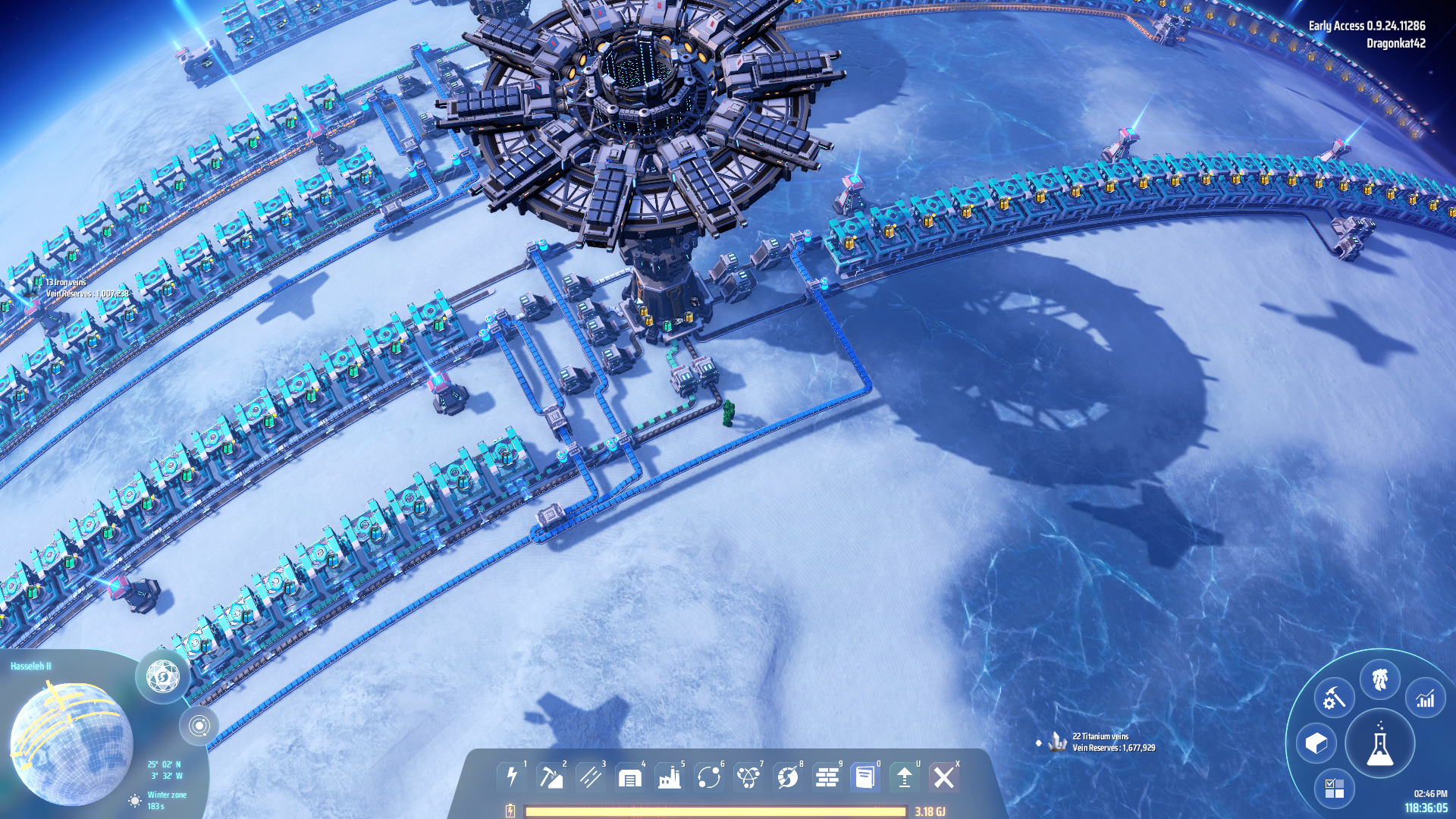
Task: Open the atom-icon research build category
Action: (748, 777)
